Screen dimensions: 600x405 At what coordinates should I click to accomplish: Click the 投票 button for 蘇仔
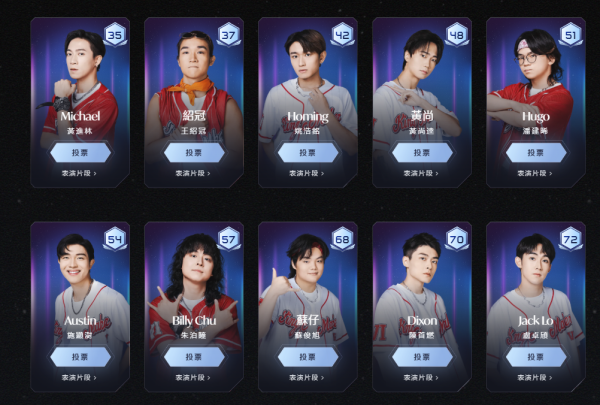(307, 356)
